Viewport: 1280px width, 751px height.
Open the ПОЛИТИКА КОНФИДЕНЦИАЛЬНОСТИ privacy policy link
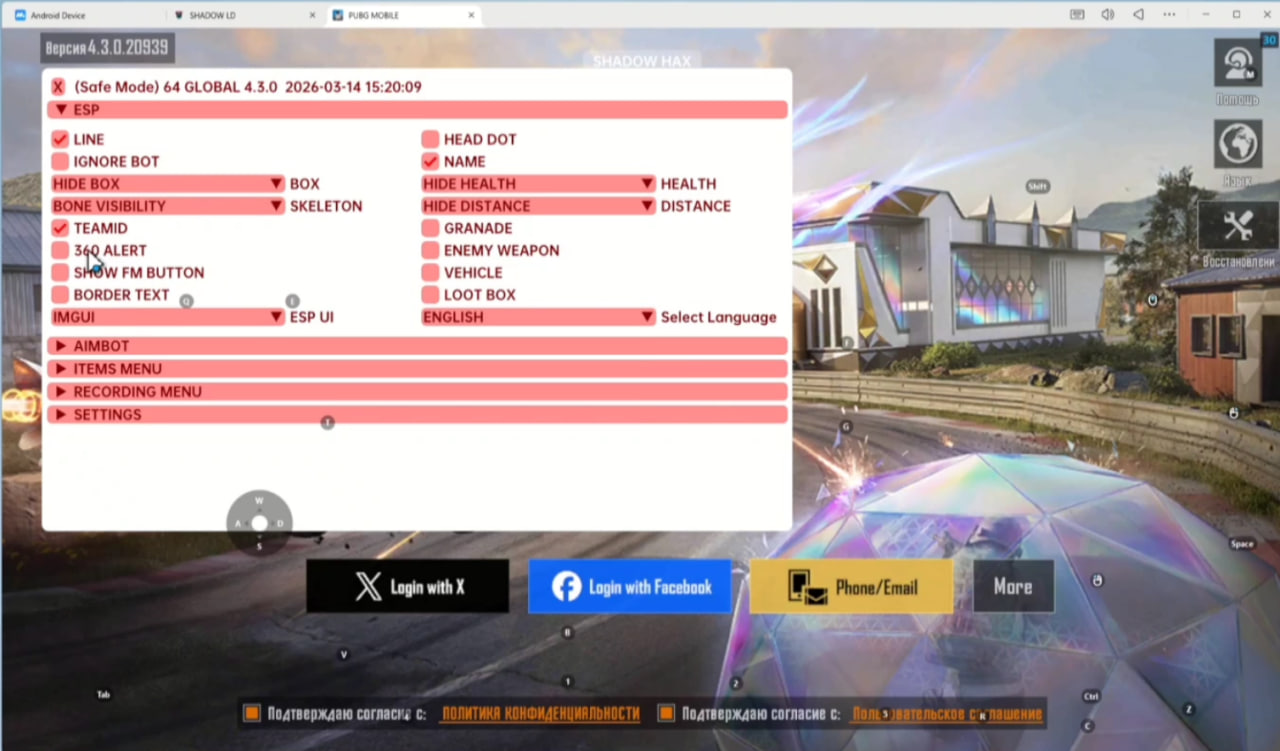point(540,714)
